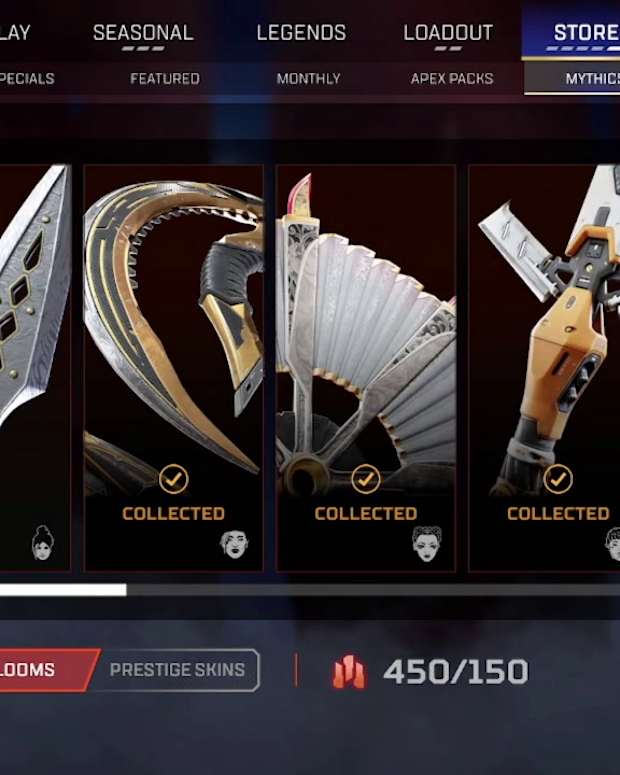The width and height of the screenshot is (620, 775).
Task: Choose the orange mechanical tool heirloom card
Action: click(545, 367)
